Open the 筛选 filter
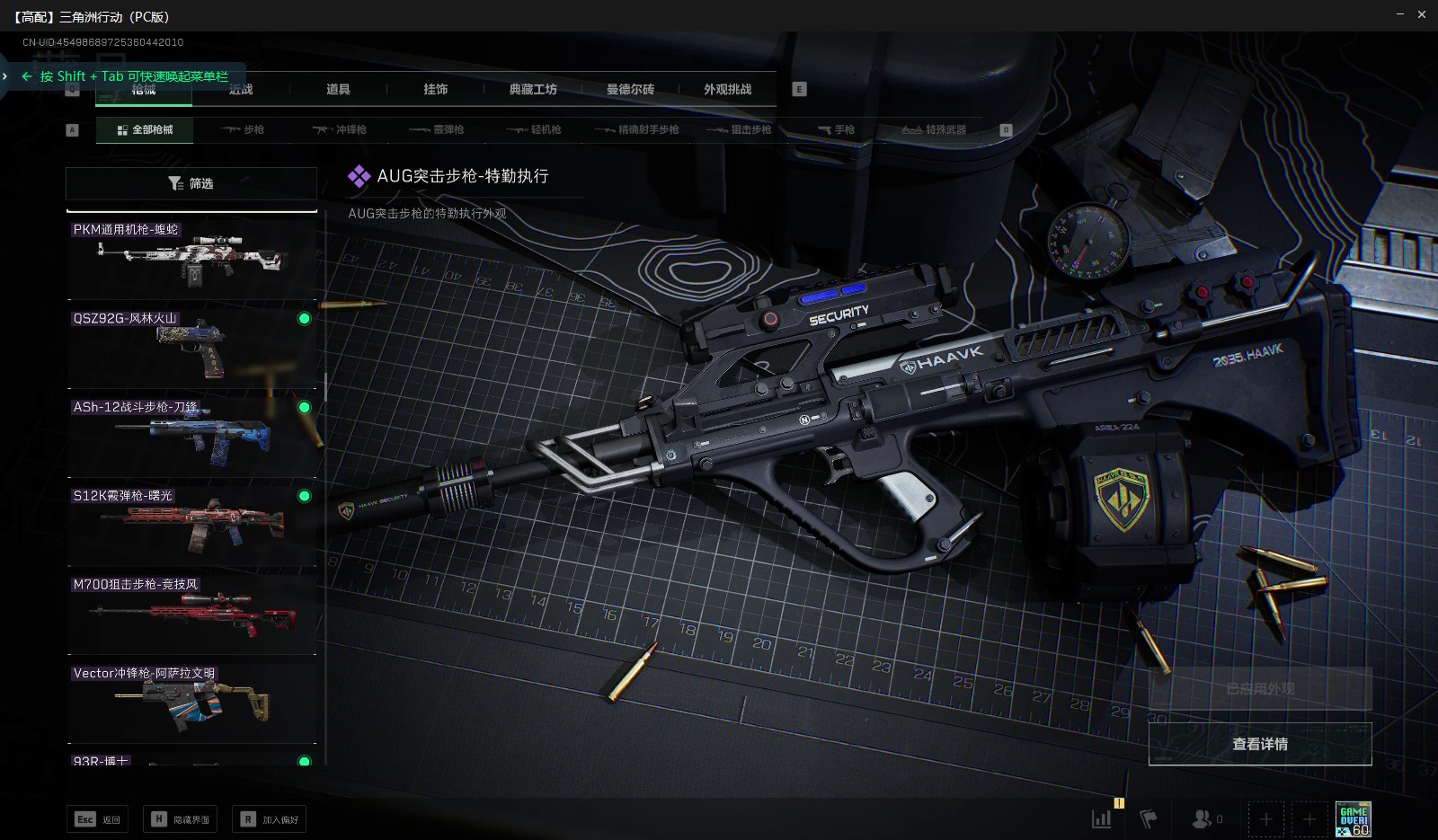1438x840 pixels. 191,183
